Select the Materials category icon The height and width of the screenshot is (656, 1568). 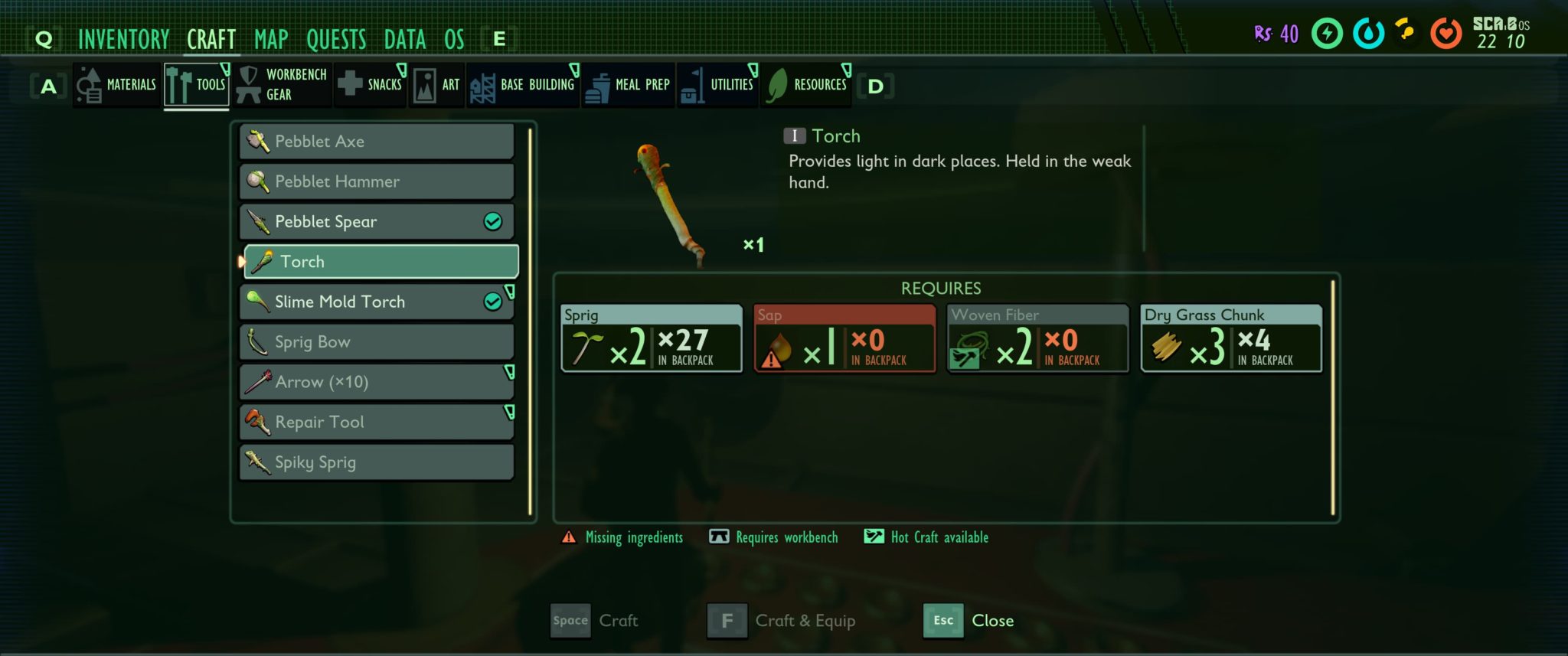coord(90,84)
